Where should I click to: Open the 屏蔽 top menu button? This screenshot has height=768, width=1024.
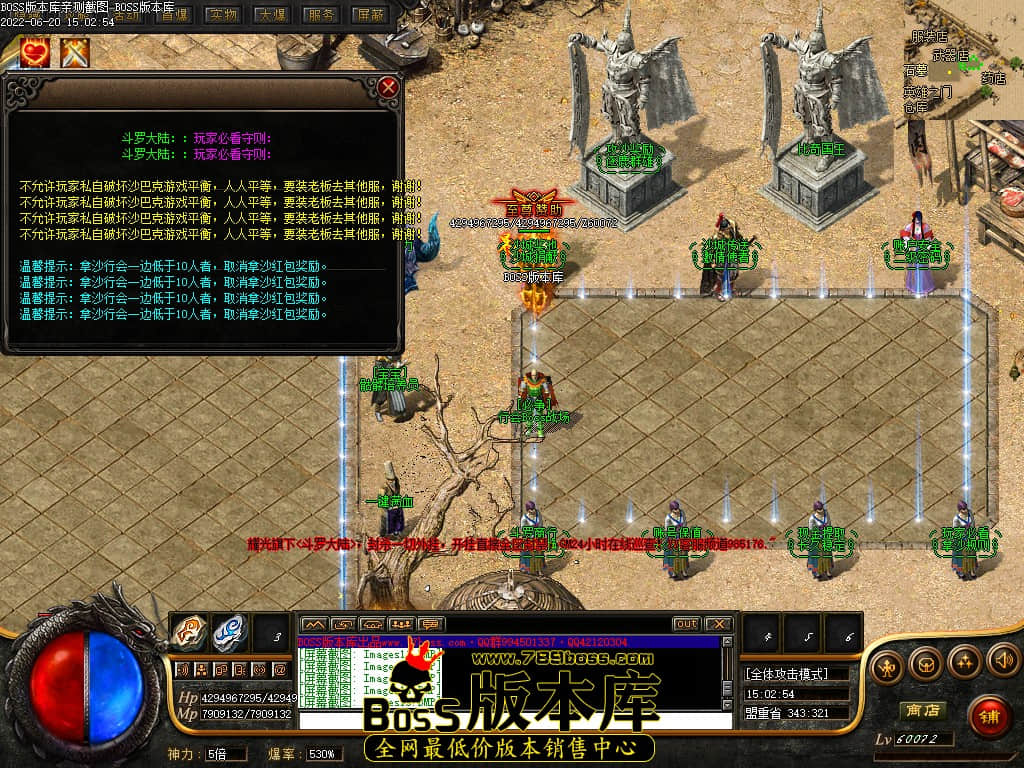pos(369,15)
